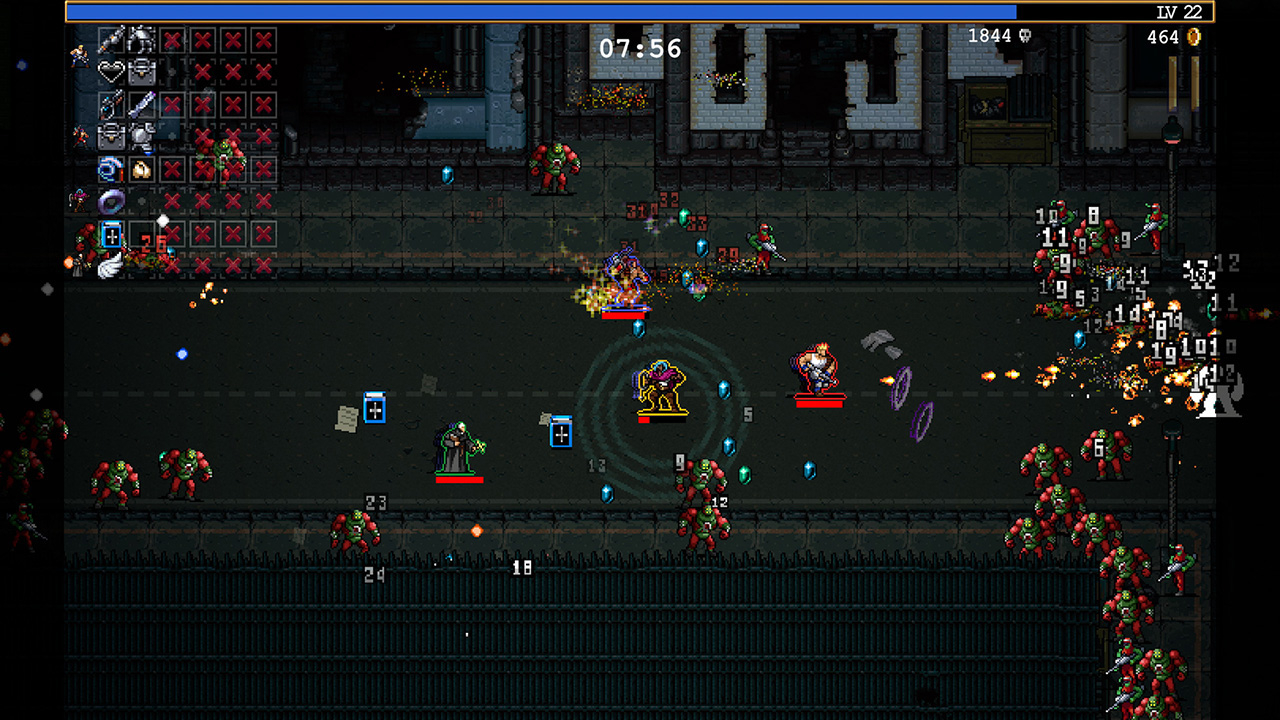Click the gold coin icon beside 464
1280x720 pixels.
click(x=1192, y=37)
